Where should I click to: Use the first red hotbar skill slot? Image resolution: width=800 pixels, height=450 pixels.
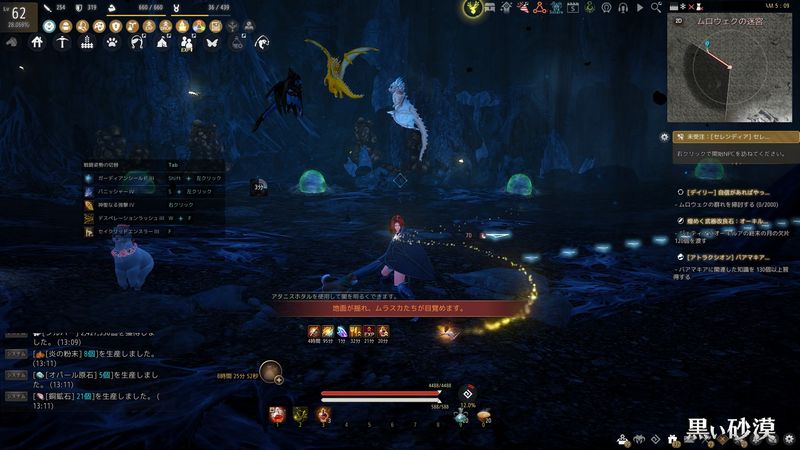(x=277, y=413)
